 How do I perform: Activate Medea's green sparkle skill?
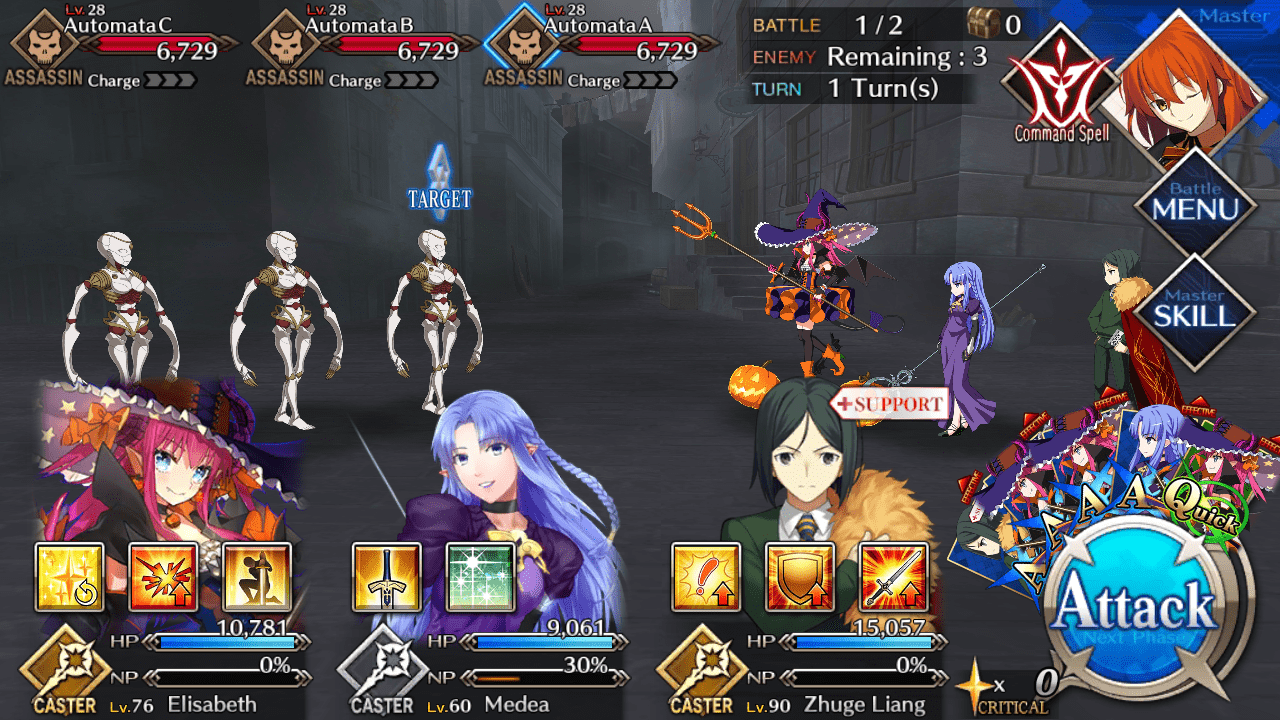[x=480, y=577]
